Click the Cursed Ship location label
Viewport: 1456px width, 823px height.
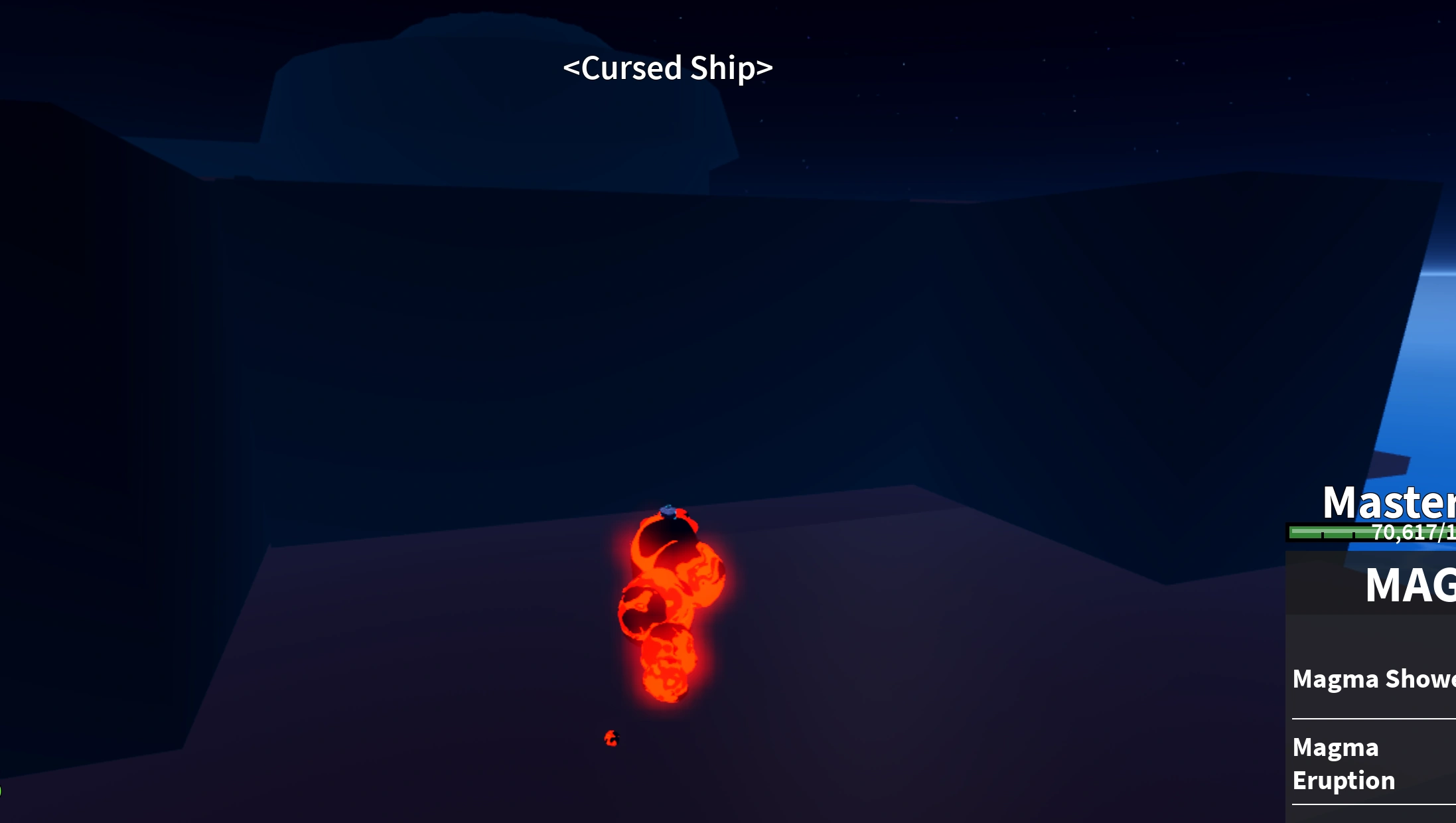(667, 67)
